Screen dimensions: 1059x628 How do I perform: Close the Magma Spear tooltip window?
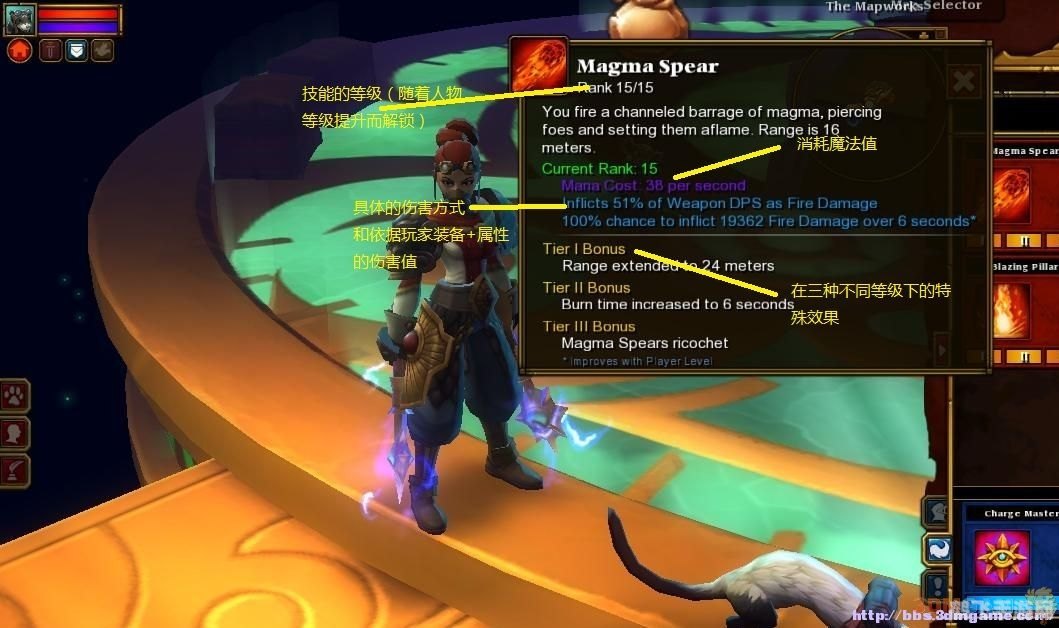tap(964, 81)
